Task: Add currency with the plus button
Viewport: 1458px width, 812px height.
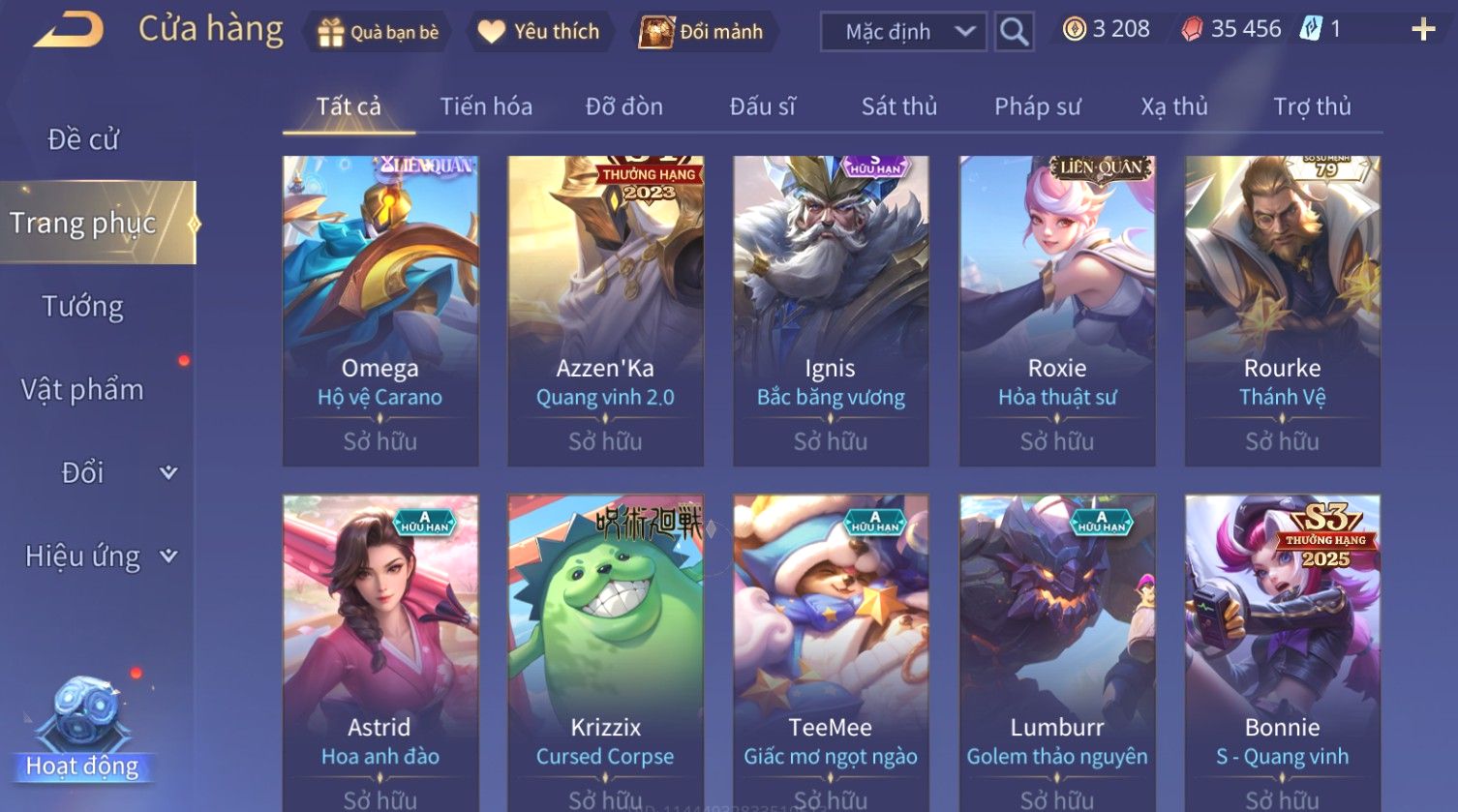Action: (x=1422, y=30)
